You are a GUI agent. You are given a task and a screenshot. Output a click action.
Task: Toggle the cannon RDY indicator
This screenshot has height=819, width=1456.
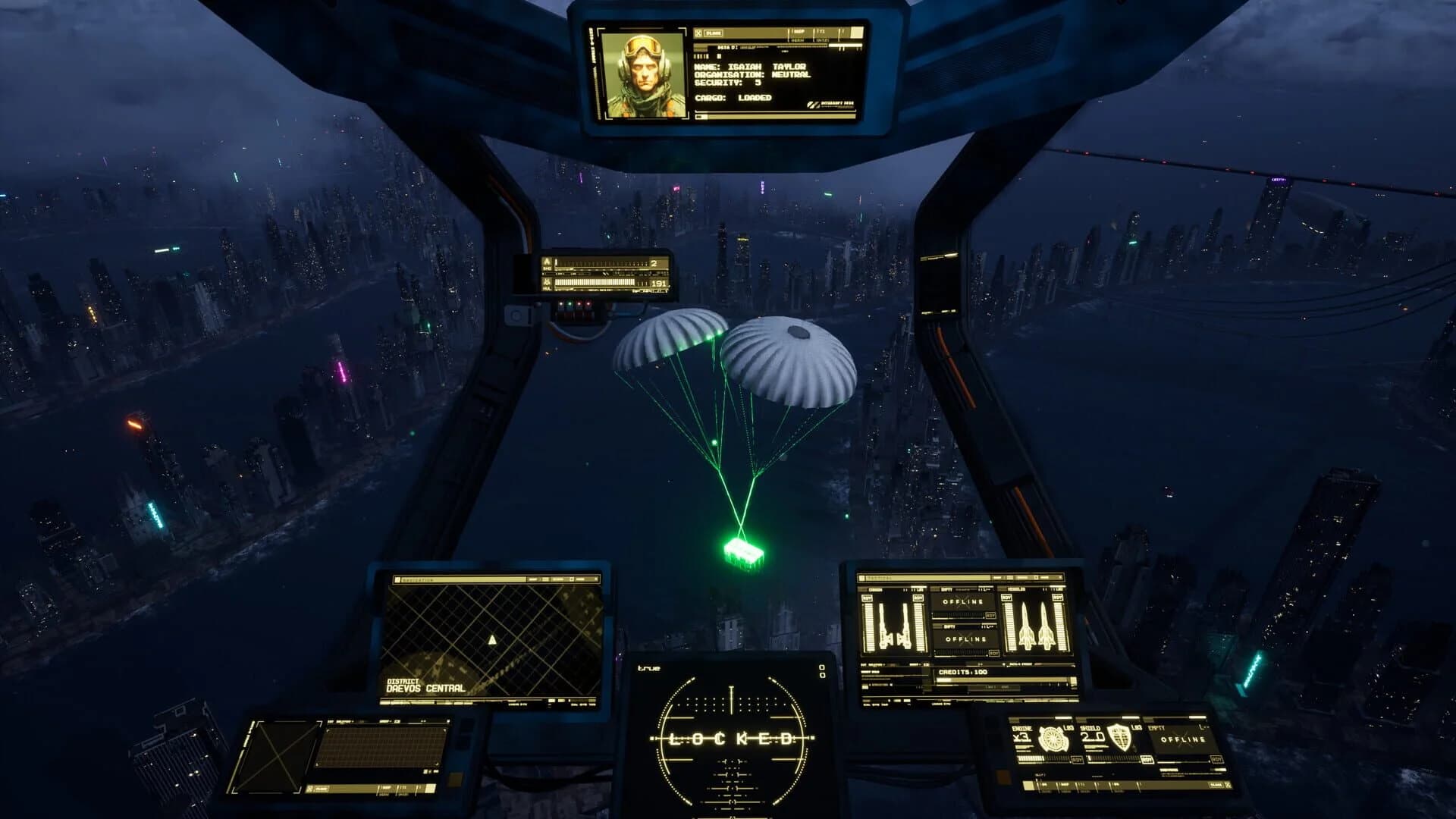pyautogui.click(x=868, y=598)
